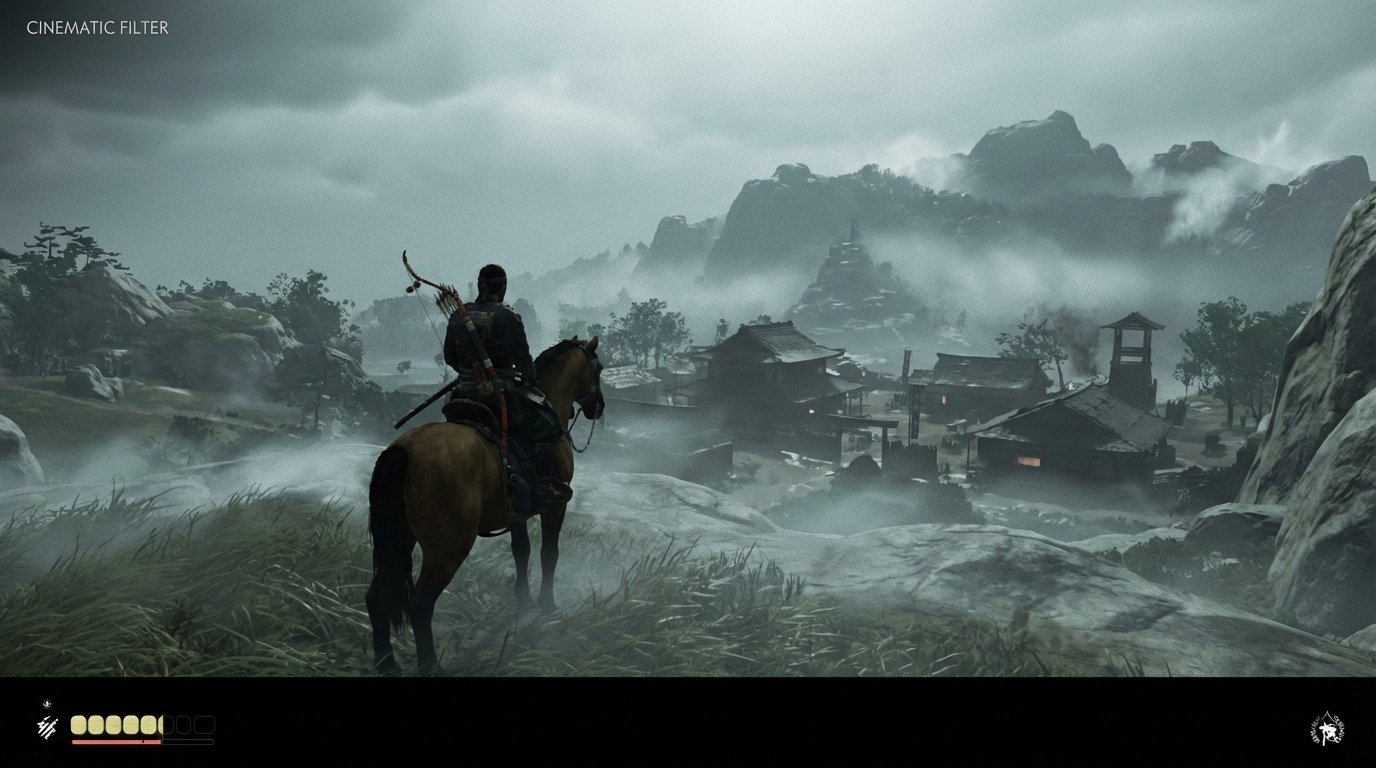Image resolution: width=1376 pixels, height=768 pixels.
Task: Click the rightmost empty Resolve square
Action: click(205, 724)
